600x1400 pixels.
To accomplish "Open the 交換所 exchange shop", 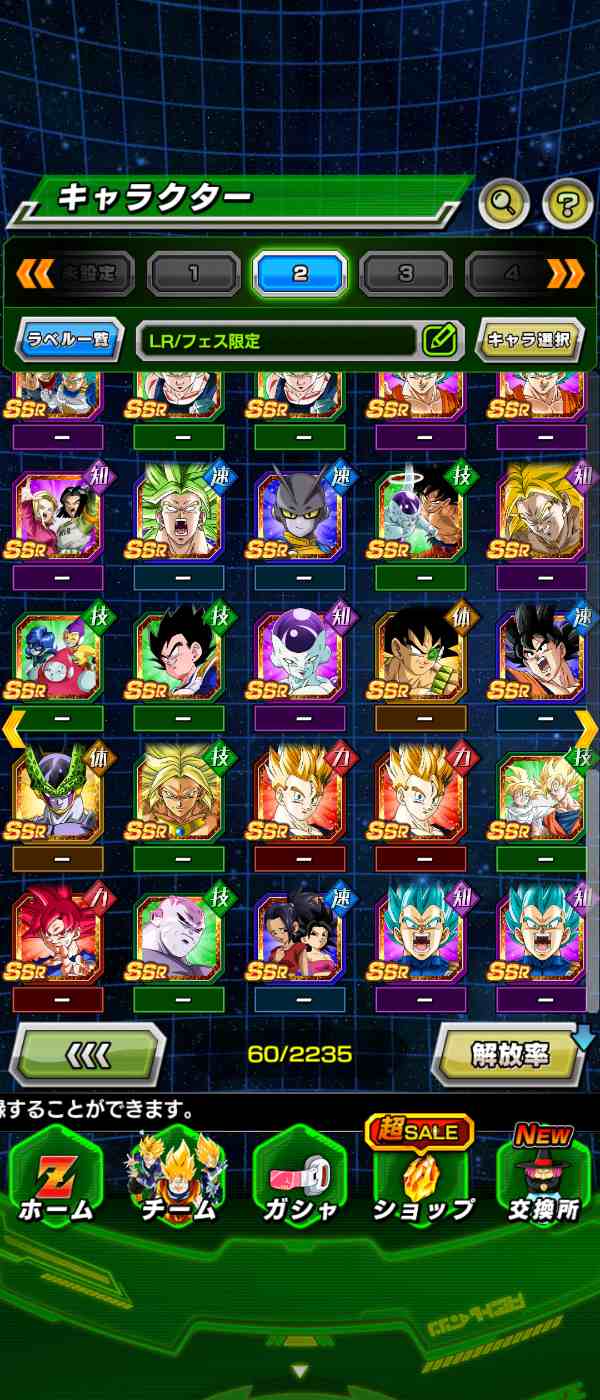I will pyautogui.click(x=542, y=1180).
